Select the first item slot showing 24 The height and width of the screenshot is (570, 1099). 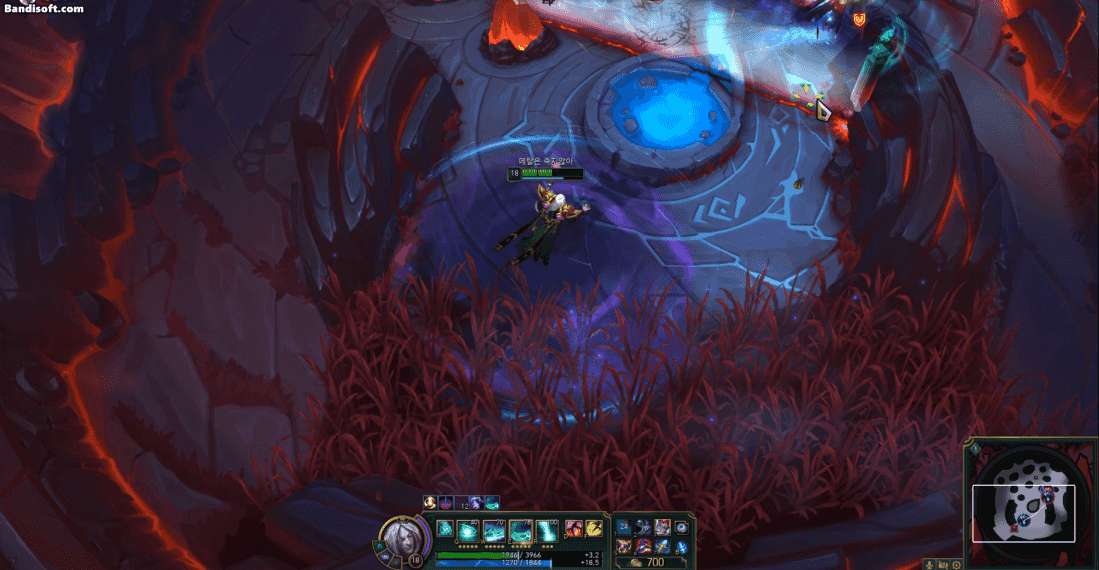tap(624, 526)
